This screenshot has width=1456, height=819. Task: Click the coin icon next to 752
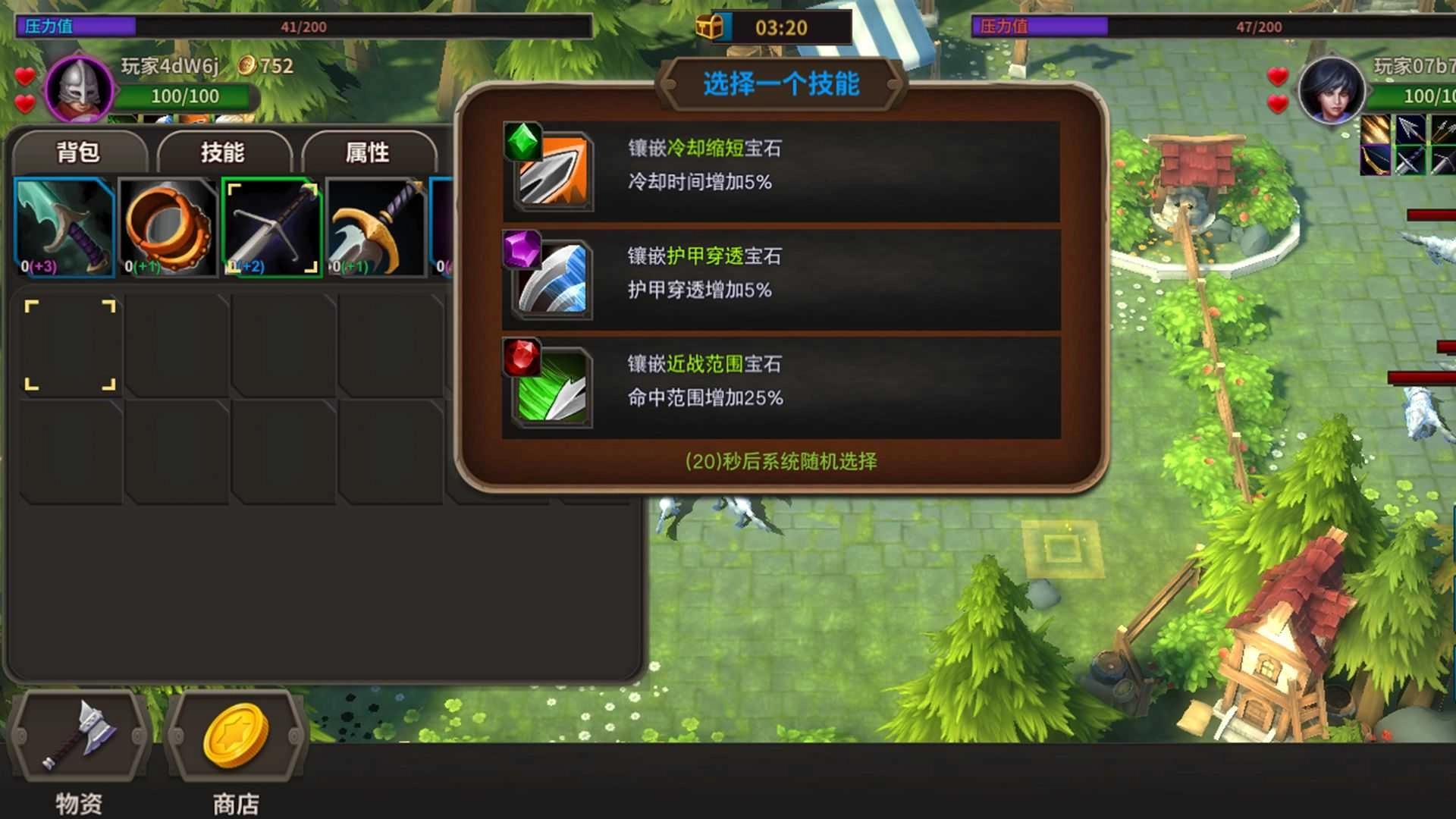(x=245, y=67)
